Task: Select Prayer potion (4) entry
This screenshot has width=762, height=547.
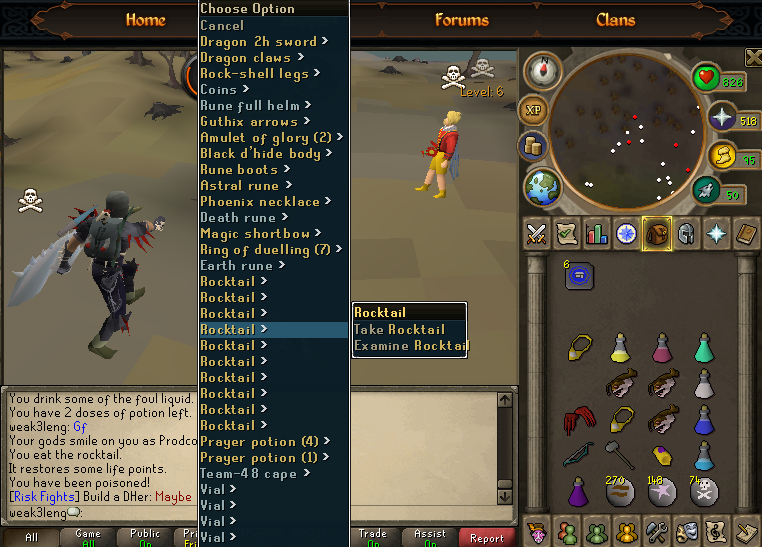Action: pyautogui.click(x=259, y=442)
